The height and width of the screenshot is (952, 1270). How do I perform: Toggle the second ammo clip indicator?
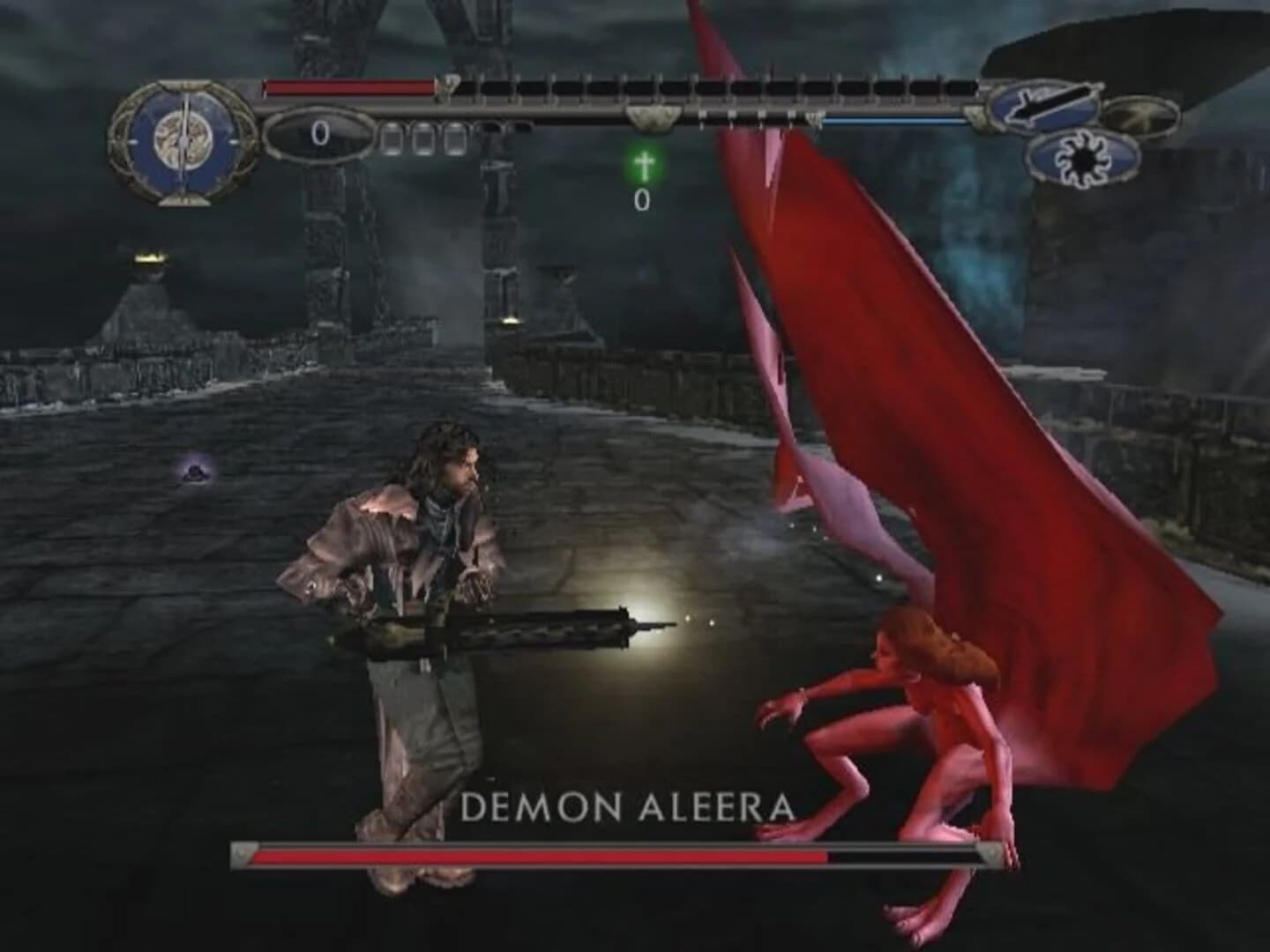tap(425, 138)
